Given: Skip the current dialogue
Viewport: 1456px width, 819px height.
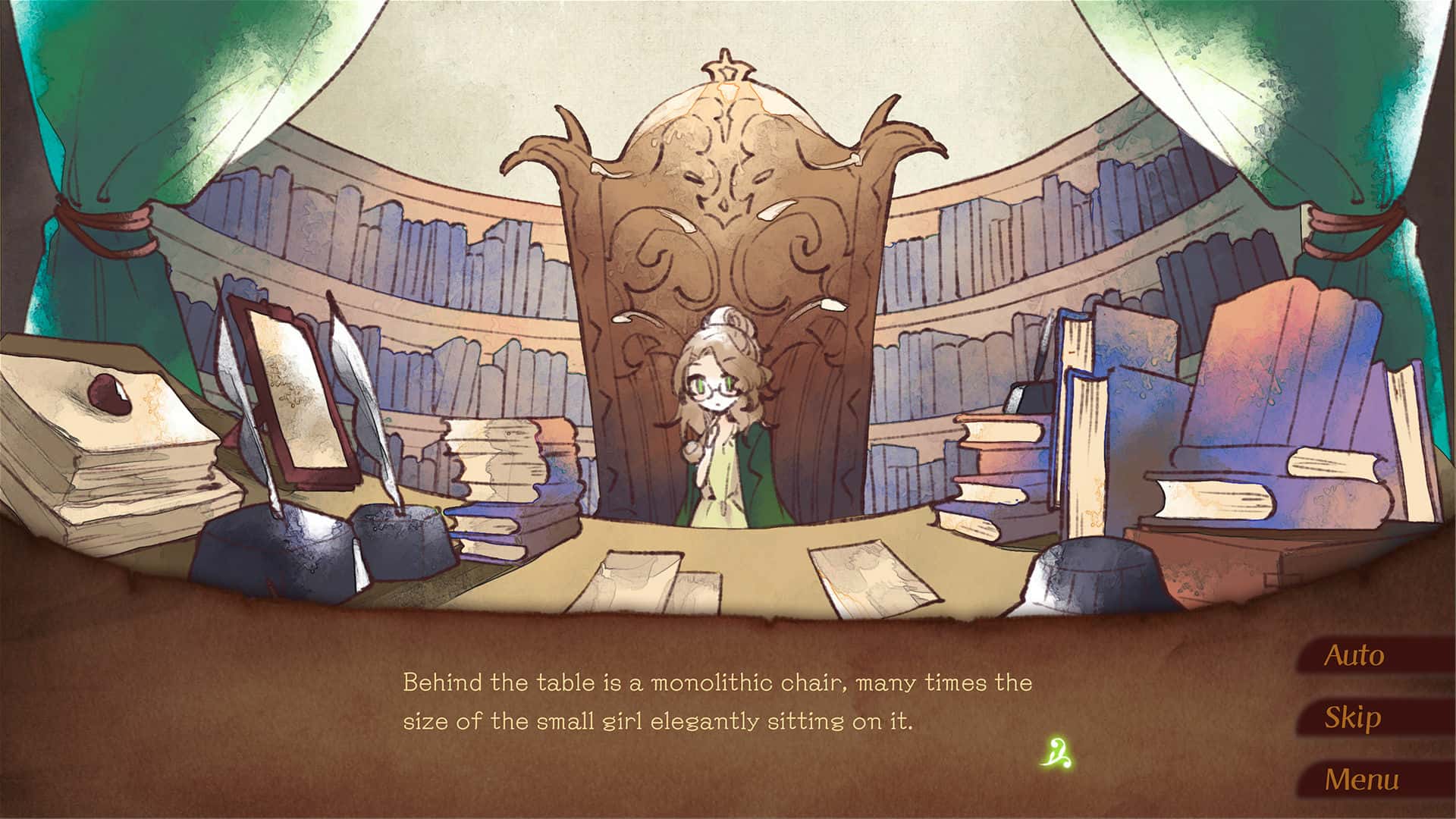Looking at the screenshot, I should [x=1353, y=717].
